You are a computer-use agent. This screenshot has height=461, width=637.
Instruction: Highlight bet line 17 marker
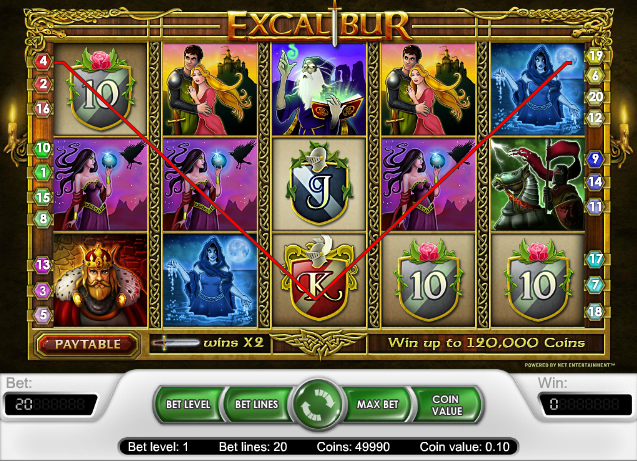(x=595, y=259)
